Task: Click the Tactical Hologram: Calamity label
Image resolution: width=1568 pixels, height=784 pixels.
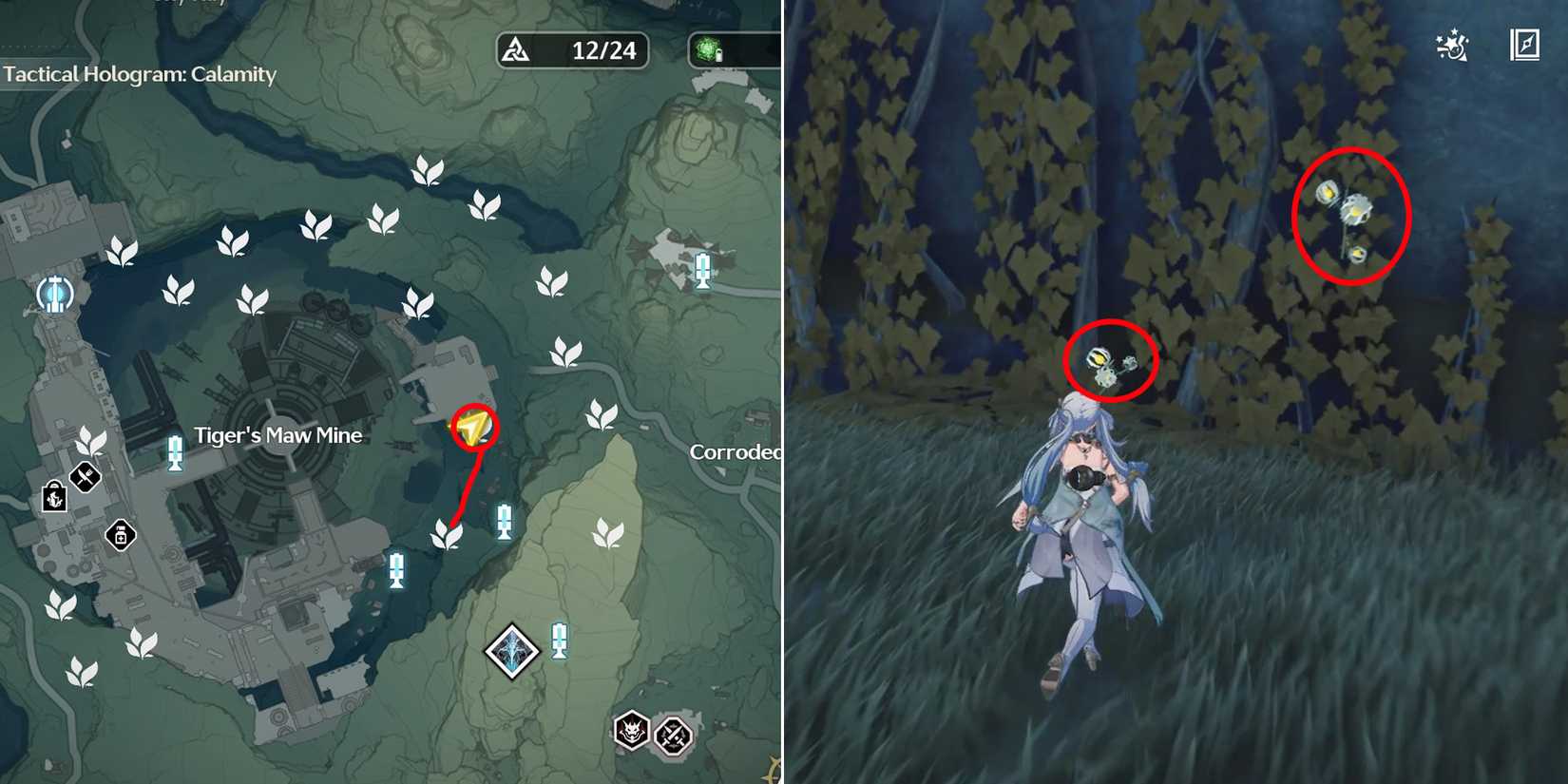Action: (138, 74)
